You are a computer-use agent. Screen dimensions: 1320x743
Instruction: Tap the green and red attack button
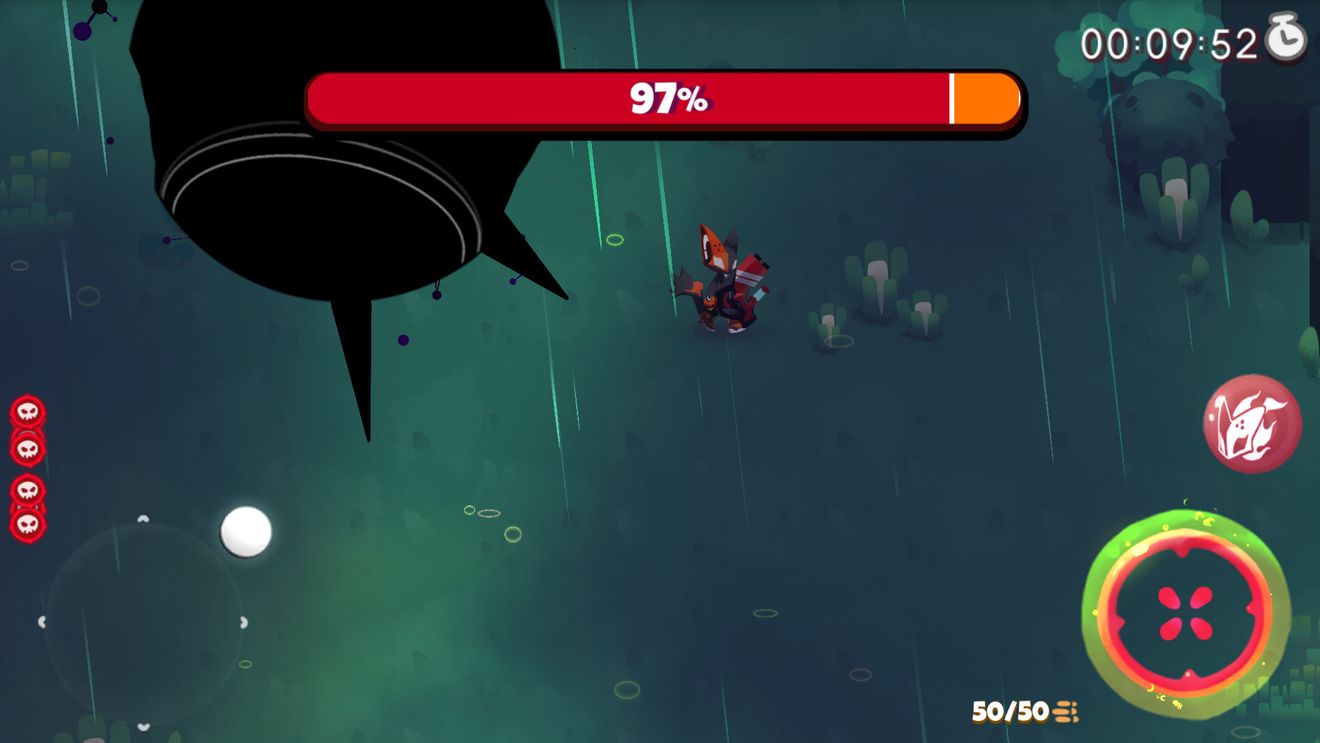1185,612
